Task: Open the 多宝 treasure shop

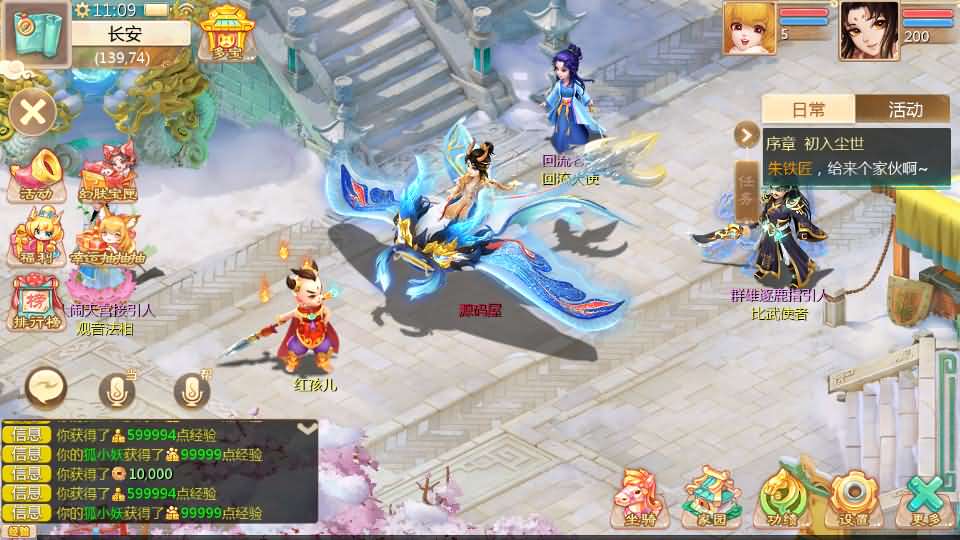Action: pyautogui.click(x=224, y=33)
